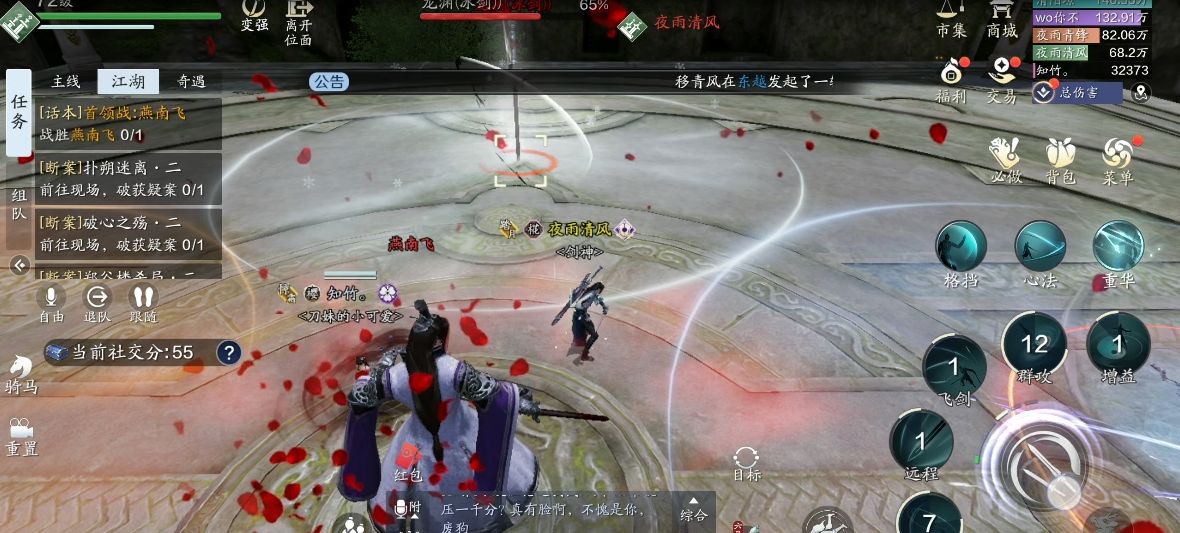Viewport: 1180px width, 533px height.
Task: Open the 菜单 menu icon
Action: coord(1117,158)
